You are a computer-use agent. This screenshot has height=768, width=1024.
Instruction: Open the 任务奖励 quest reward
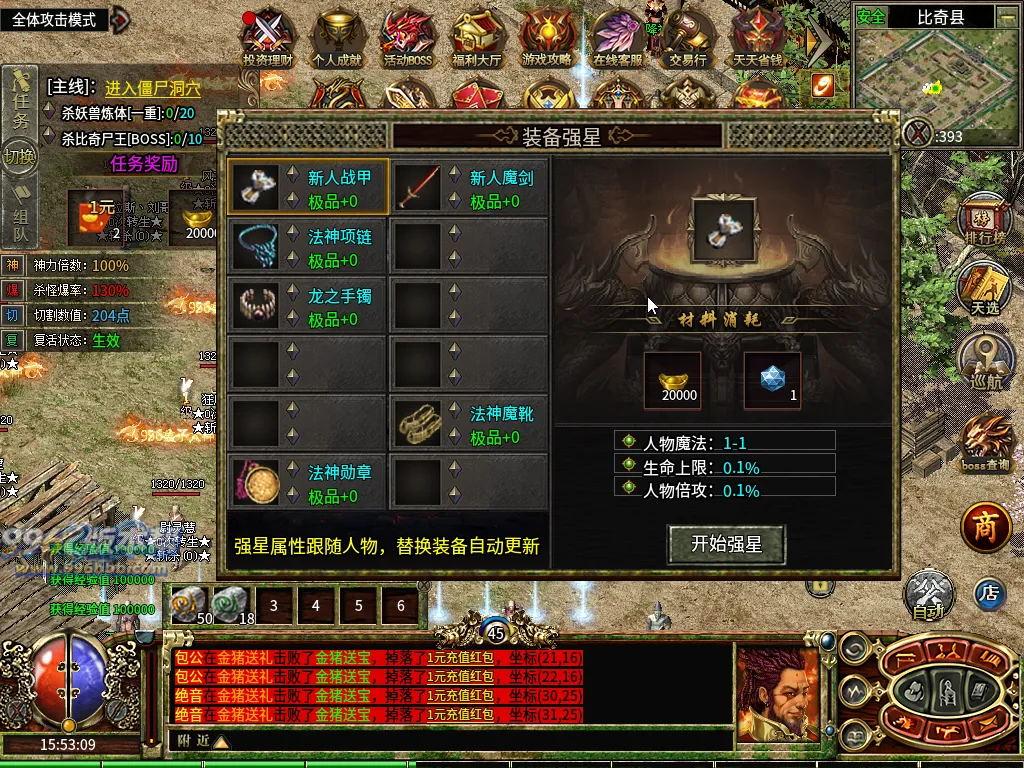pyautogui.click(x=144, y=163)
